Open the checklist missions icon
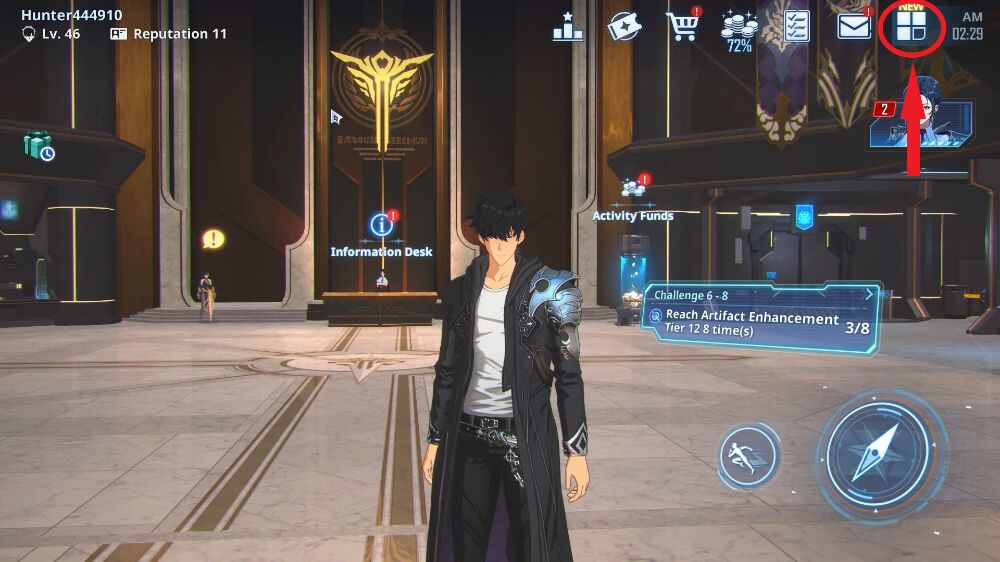The image size is (1000, 562). (x=797, y=26)
